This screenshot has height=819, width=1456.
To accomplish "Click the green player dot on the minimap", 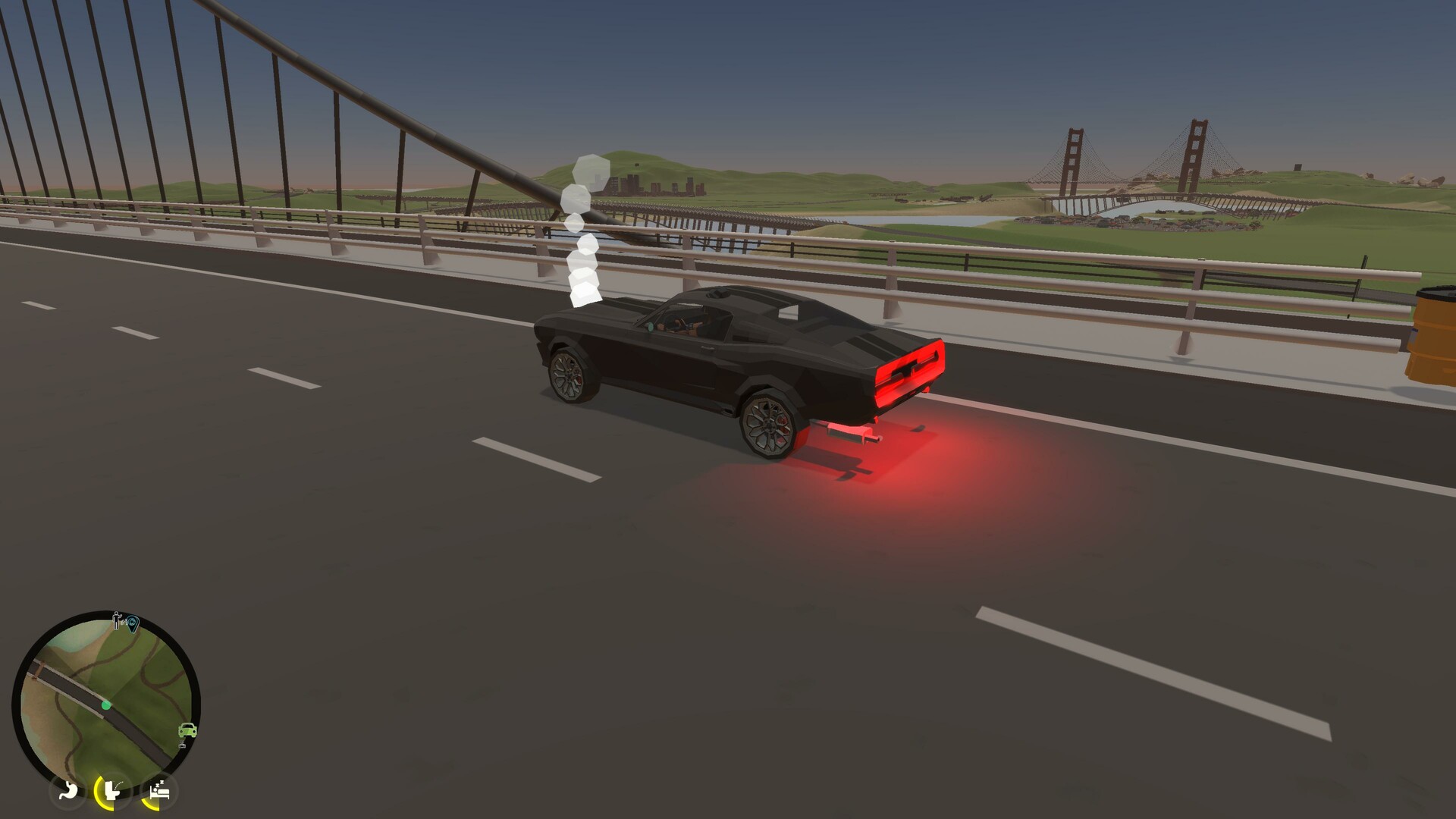I will point(106,705).
